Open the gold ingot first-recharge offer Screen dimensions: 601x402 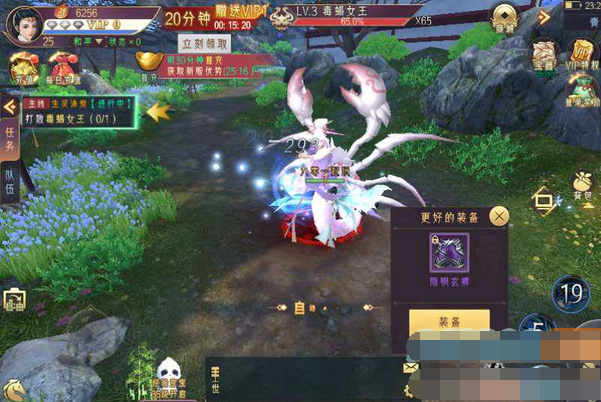148,65
